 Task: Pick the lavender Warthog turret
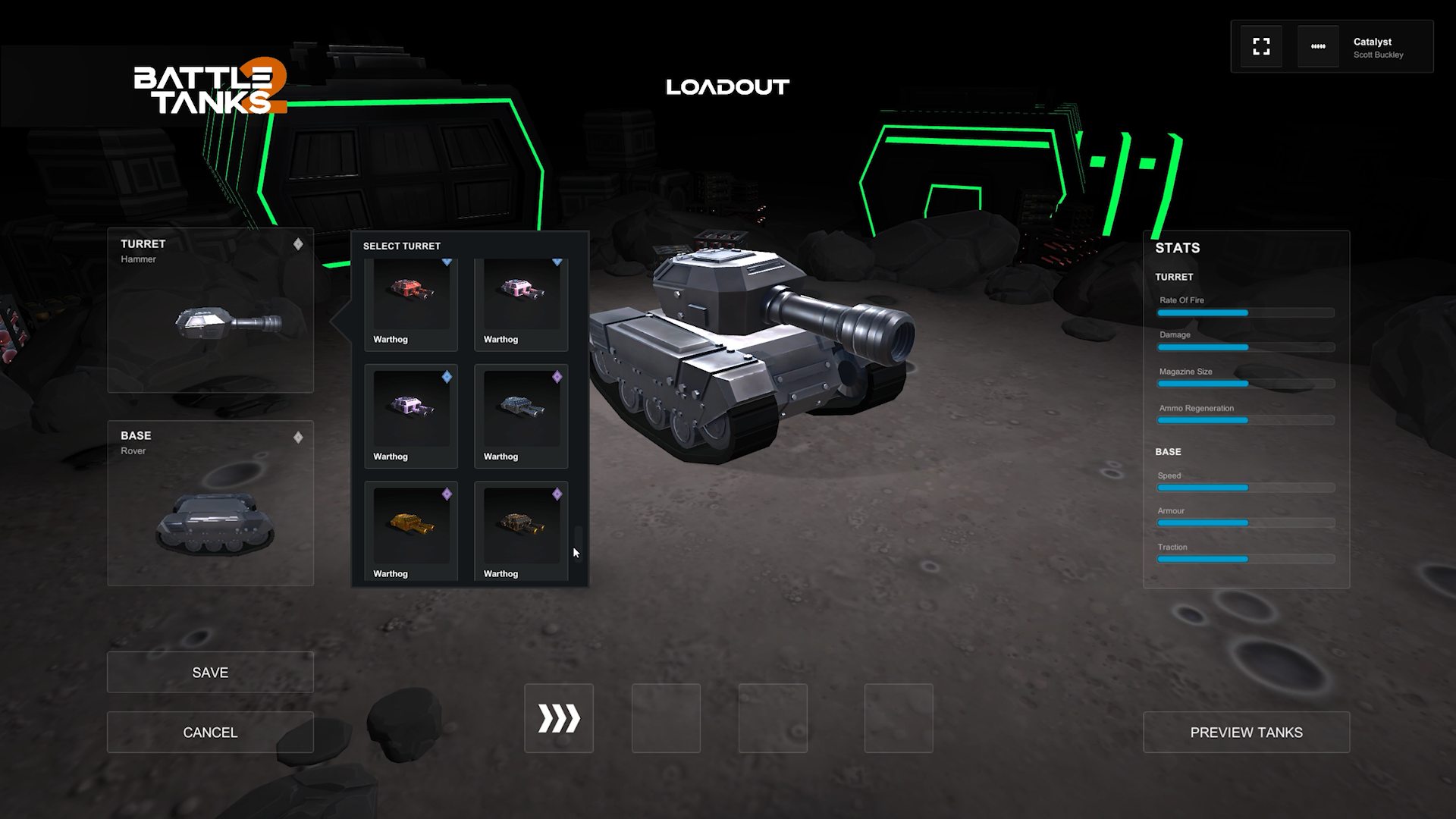(410, 416)
